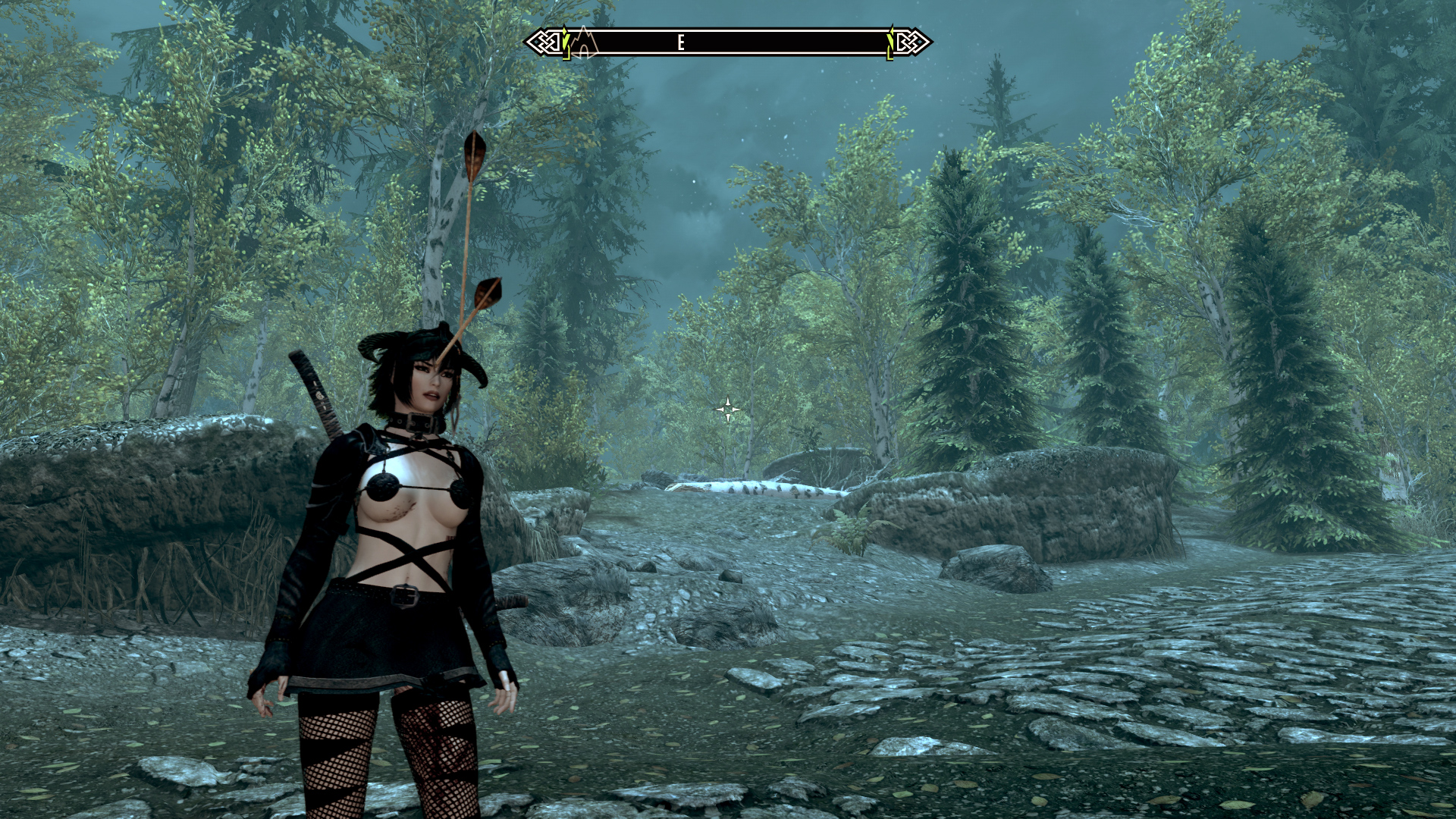Click the mountain location marker on the compass
Image resolution: width=1456 pixels, height=819 pixels.
click(x=584, y=42)
